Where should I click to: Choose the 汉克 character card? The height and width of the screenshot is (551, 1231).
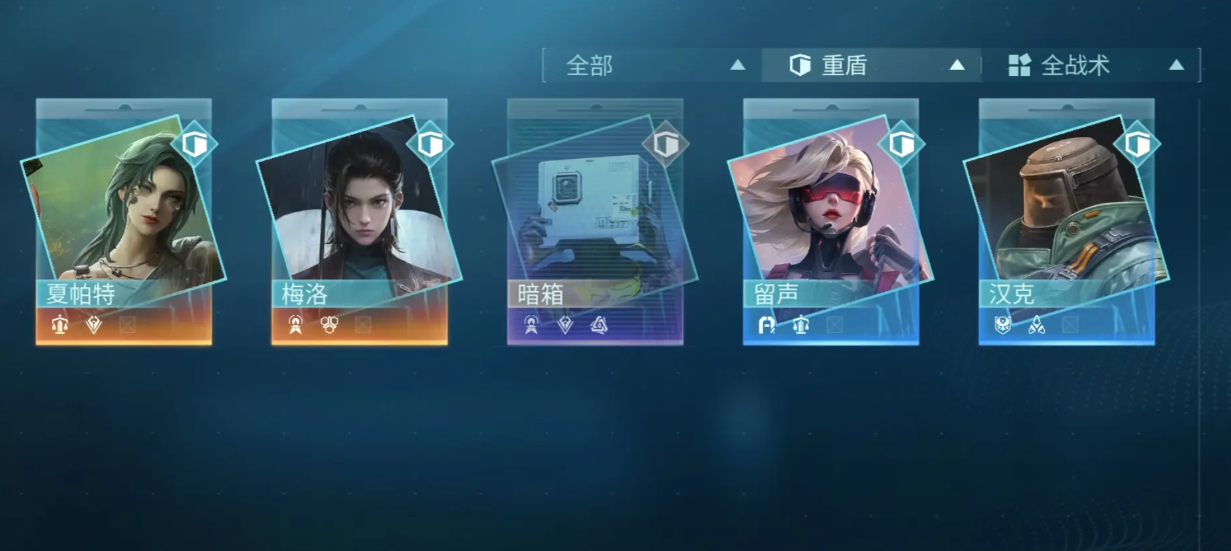tap(1066, 222)
